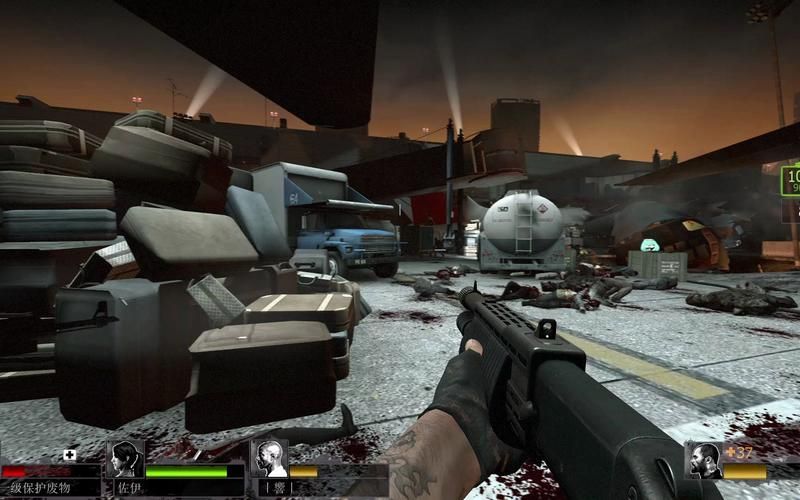
Task: Choose the green-highlighted primary weapon slot
Action: tap(790, 180)
